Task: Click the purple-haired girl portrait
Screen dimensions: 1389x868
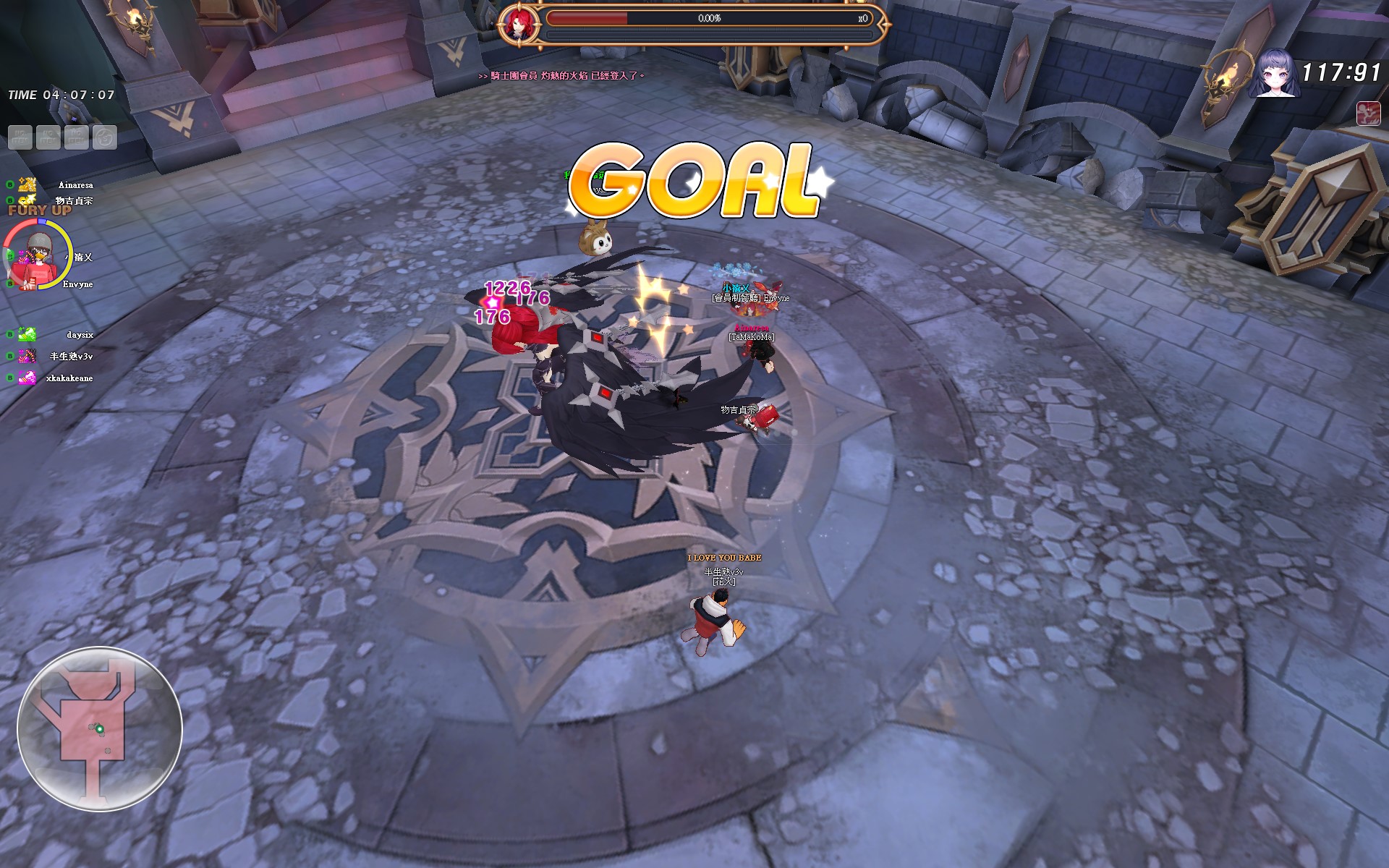Action: [x=1274, y=73]
